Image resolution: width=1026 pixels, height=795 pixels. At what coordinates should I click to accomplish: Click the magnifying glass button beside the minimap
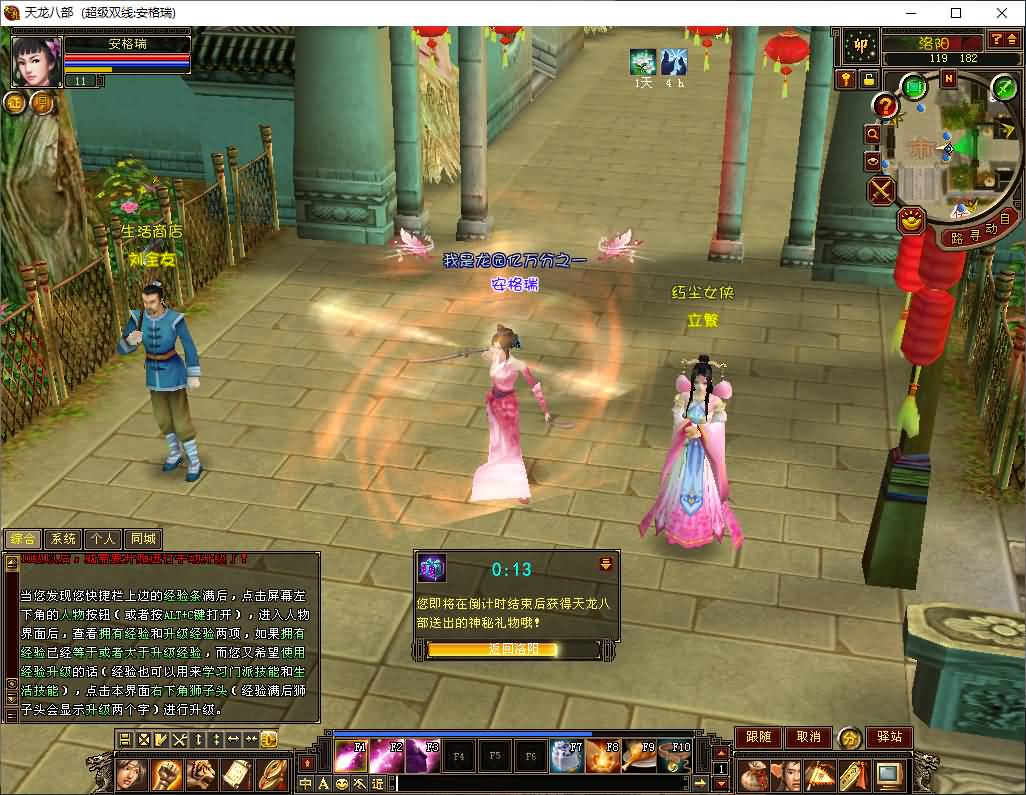click(872, 133)
